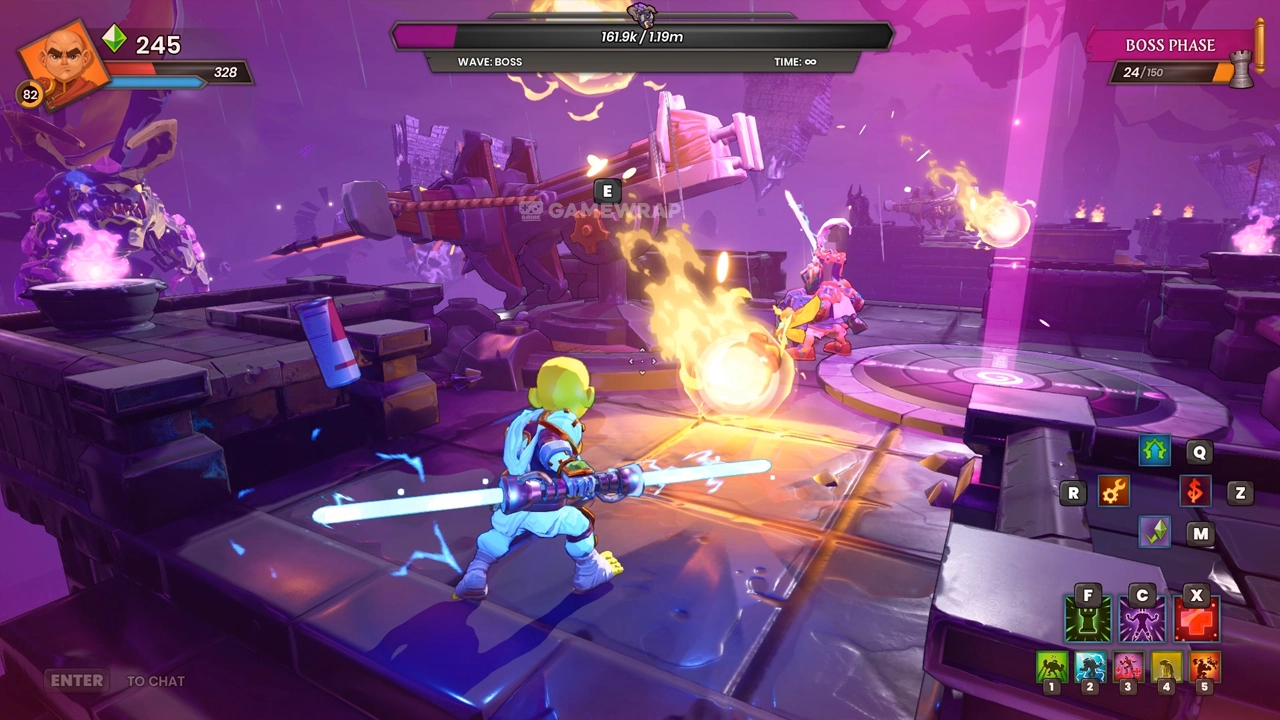Pick the yellow defense in slot 4
This screenshot has height=720, width=1280.
[x=1166, y=667]
